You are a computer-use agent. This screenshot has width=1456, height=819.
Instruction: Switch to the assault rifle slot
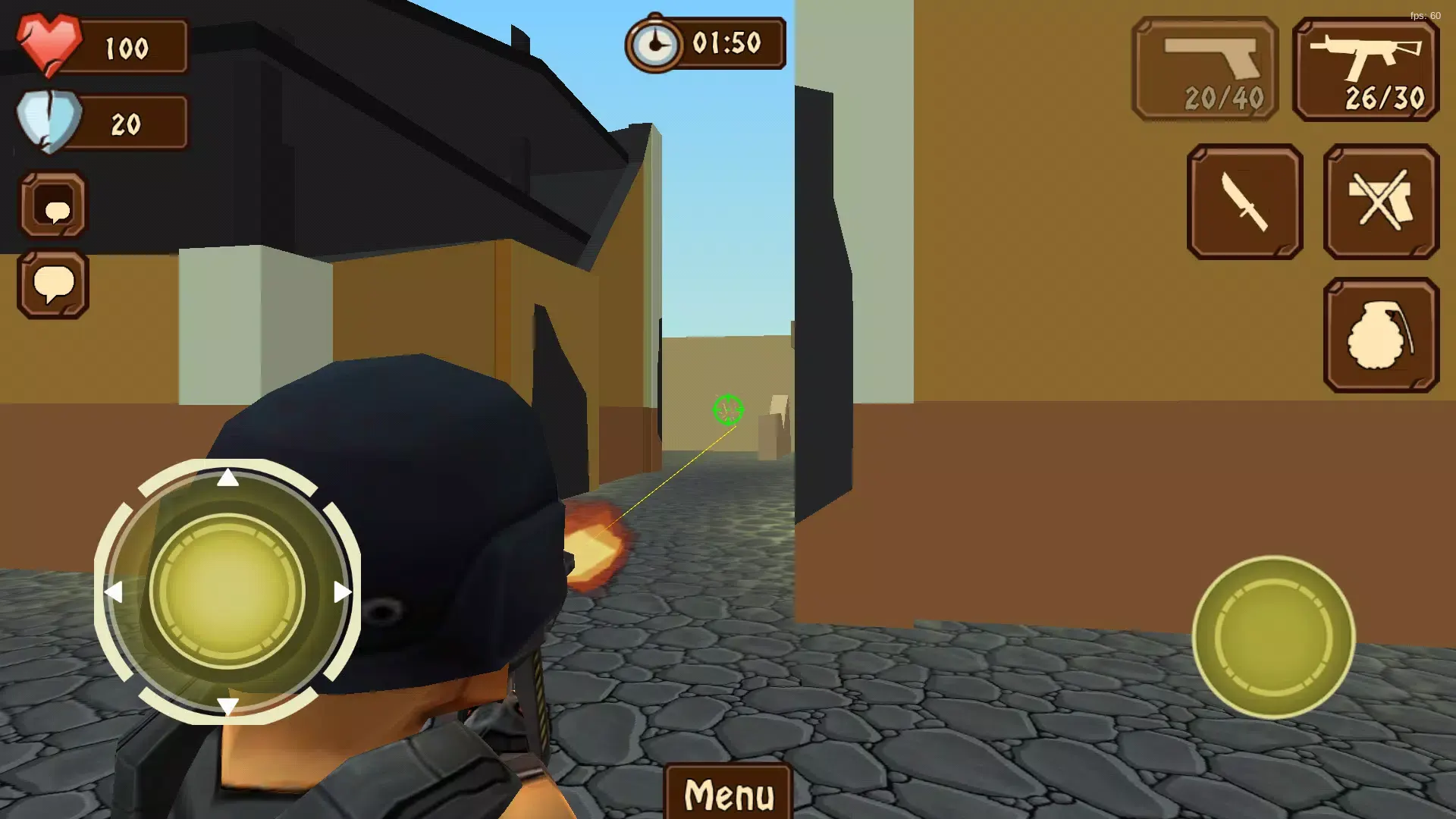(x=1366, y=69)
